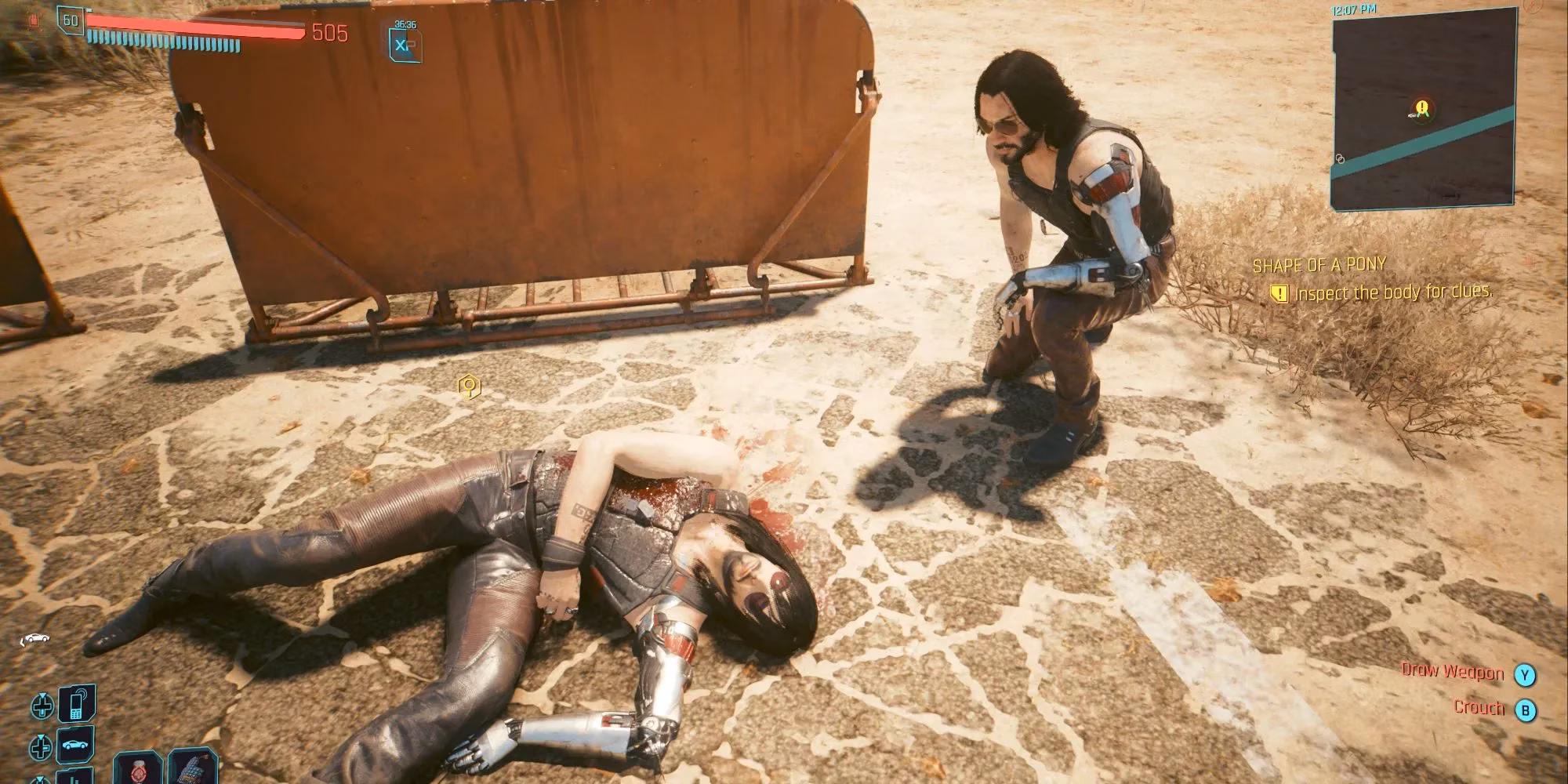1568x784 pixels.
Task: Click the yellow quest marker on minimap
Action: point(1422,107)
